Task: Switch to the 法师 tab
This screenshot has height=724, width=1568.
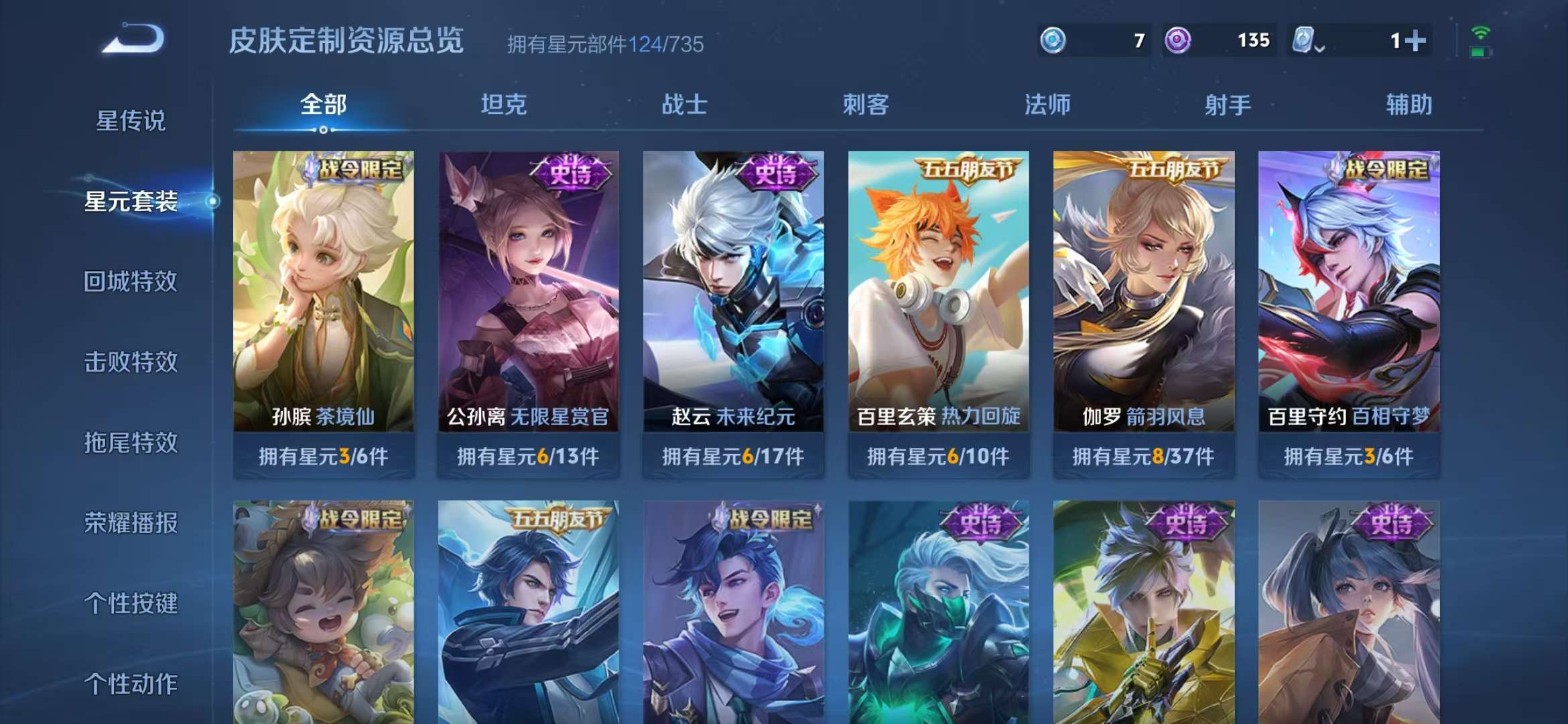Action: (1047, 104)
